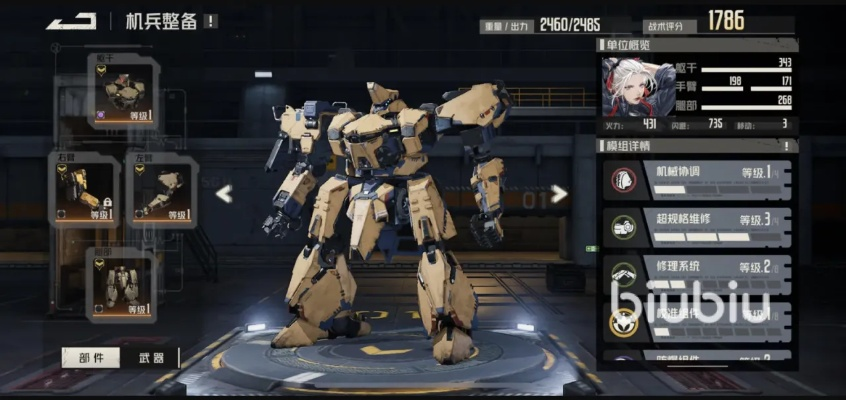
Task: Select the 左臂 left arm part slot
Action: click(x=160, y=189)
